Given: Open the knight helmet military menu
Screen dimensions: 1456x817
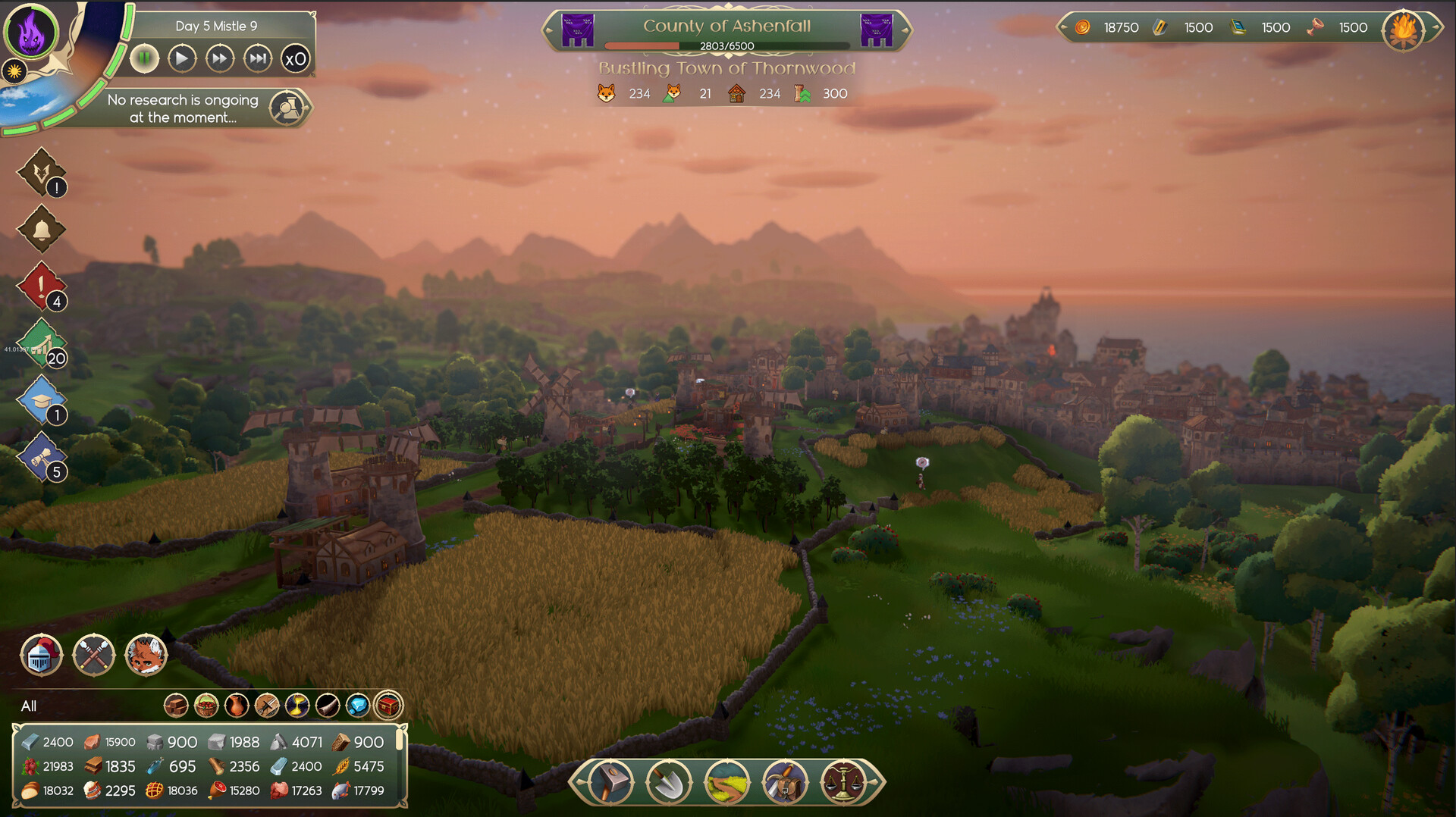Looking at the screenshot, I should (x=41, y=655).
